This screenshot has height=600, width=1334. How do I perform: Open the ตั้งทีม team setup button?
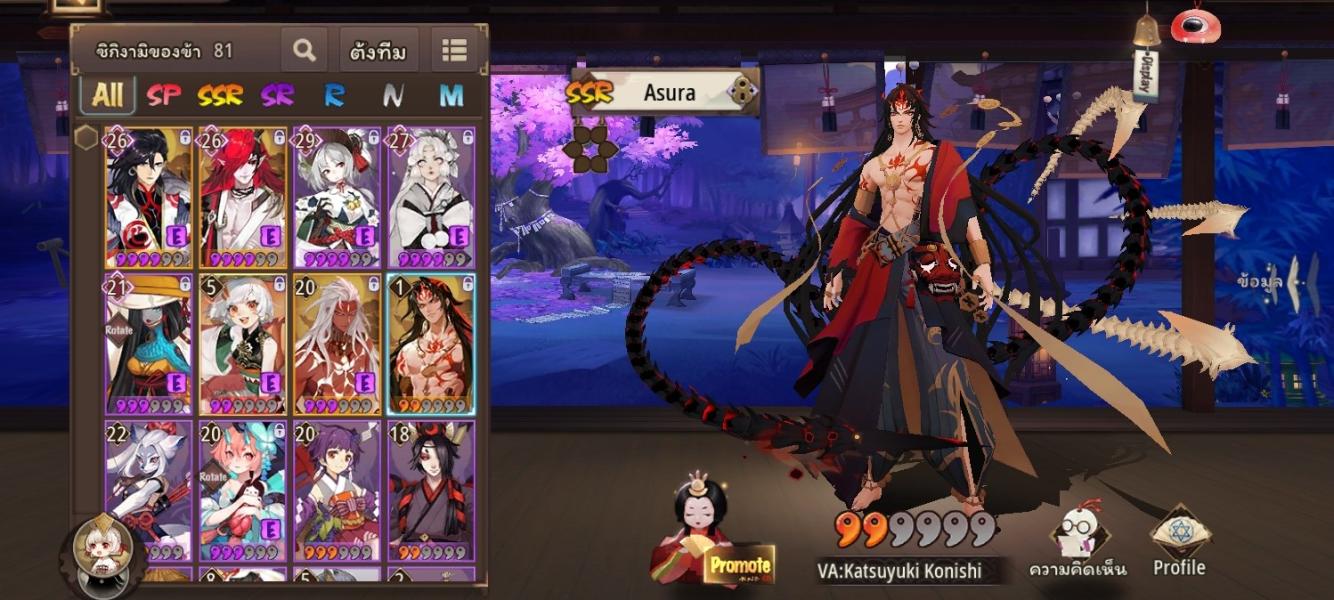[x=378, y=51]
